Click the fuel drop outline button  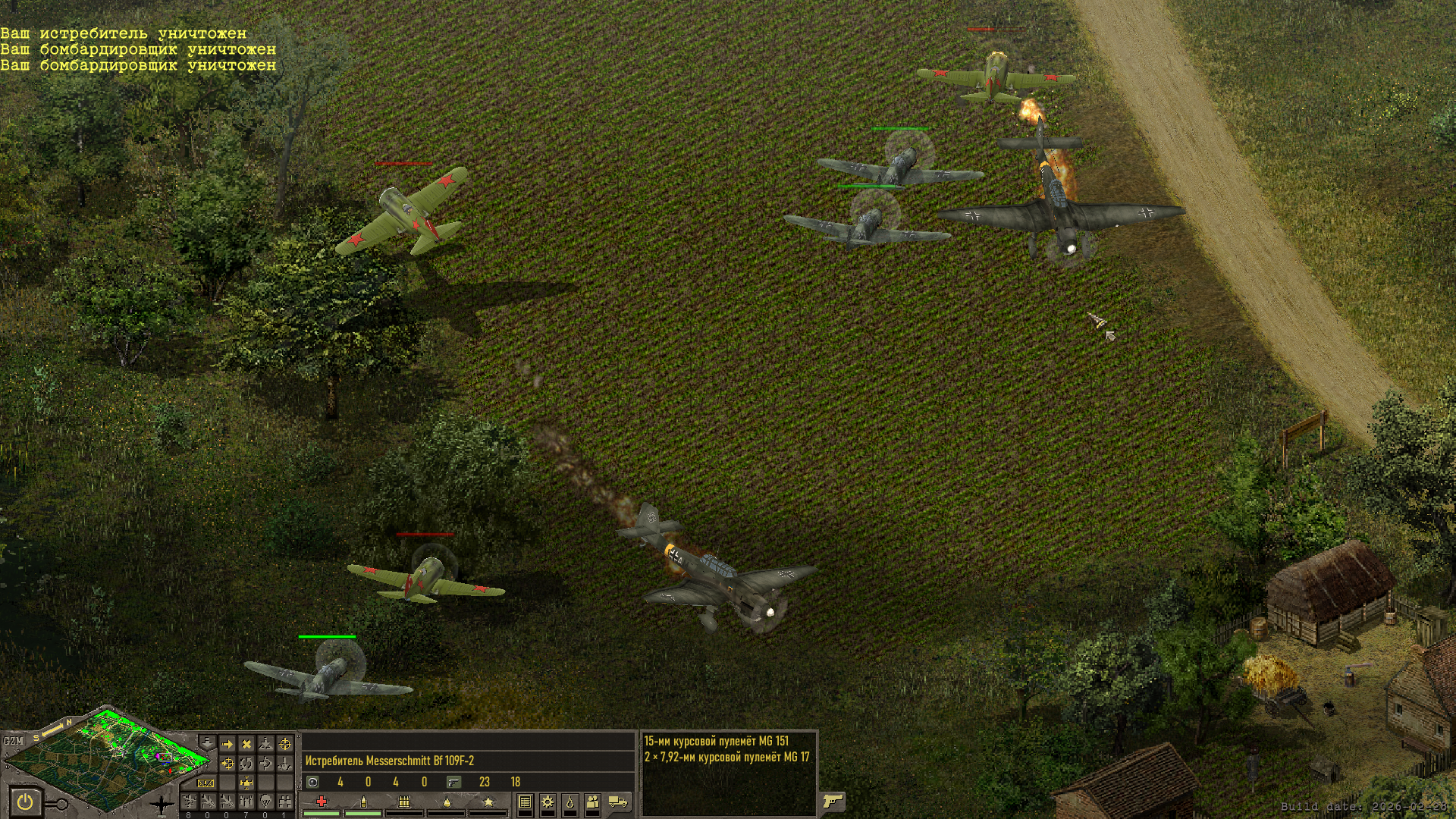pyautogui.click(x=570, y=802)
